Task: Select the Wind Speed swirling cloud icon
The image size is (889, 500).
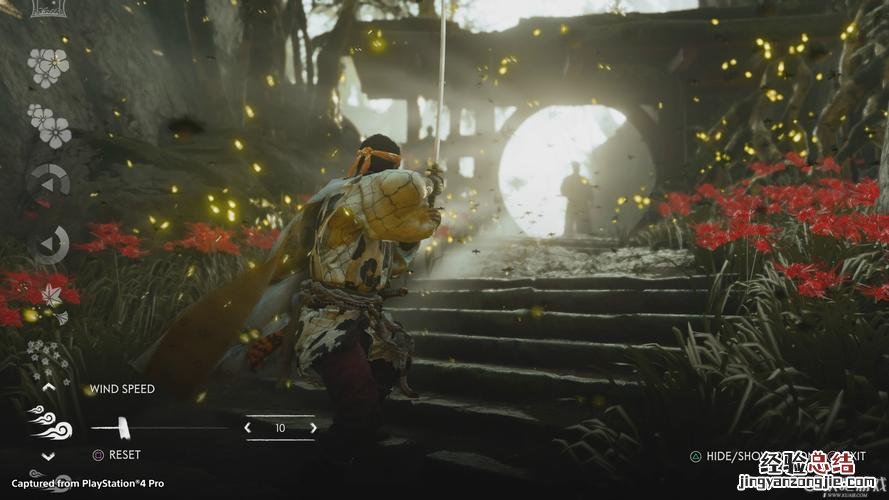Action: point(50,422)
